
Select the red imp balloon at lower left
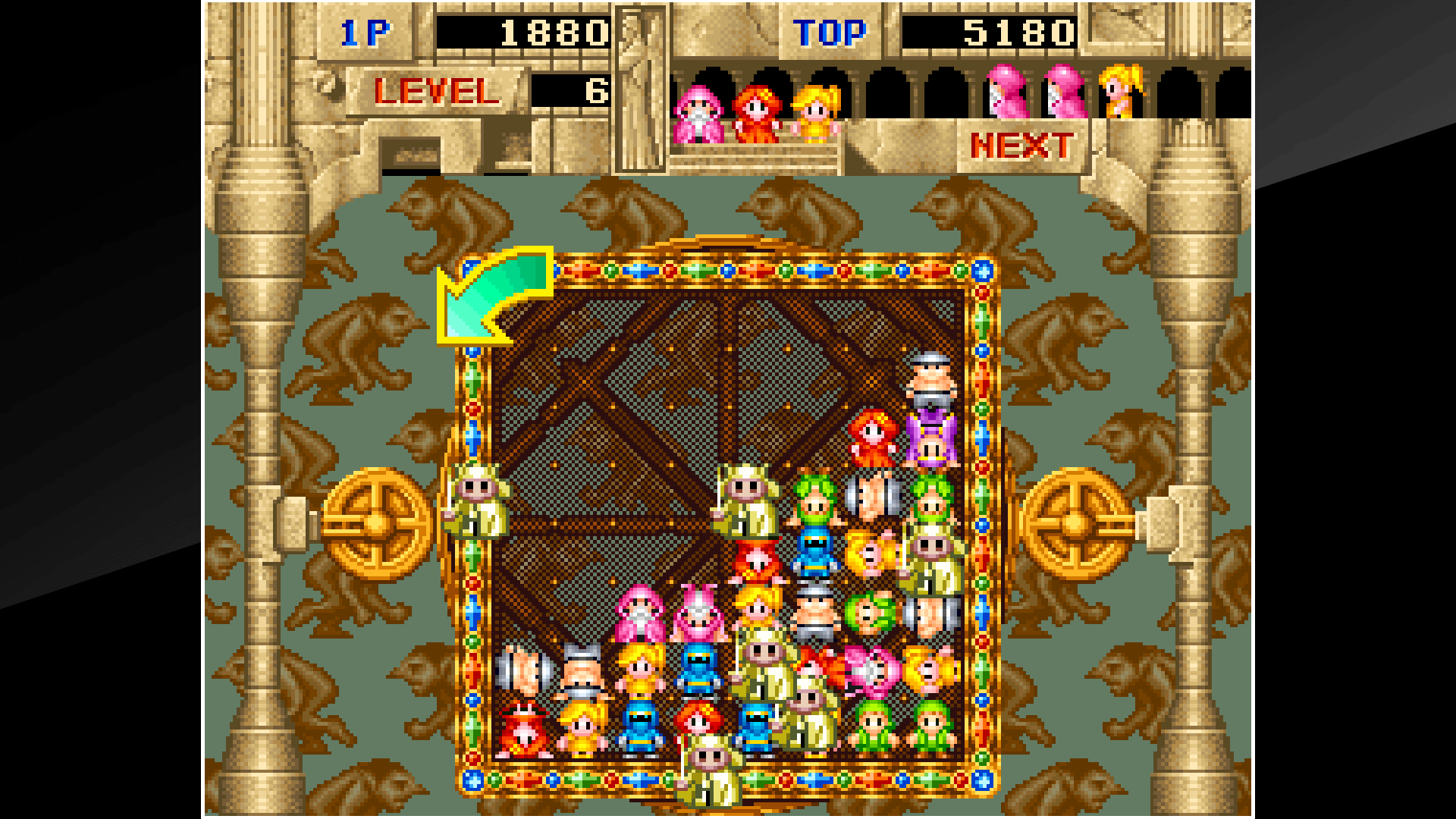pyautogui.click(x=523, y=728)
